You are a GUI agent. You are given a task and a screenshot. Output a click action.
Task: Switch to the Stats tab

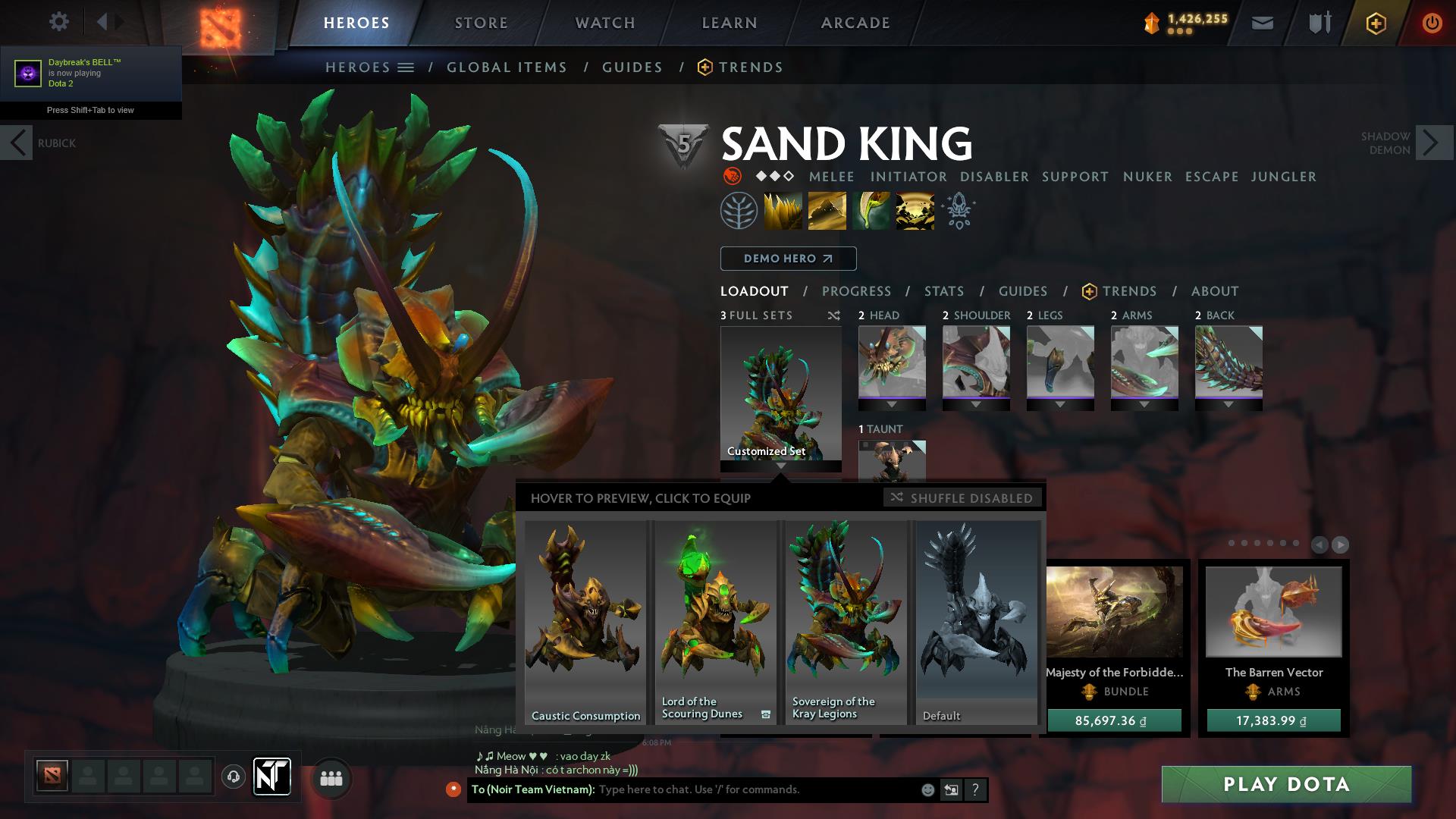pos(943,291)
